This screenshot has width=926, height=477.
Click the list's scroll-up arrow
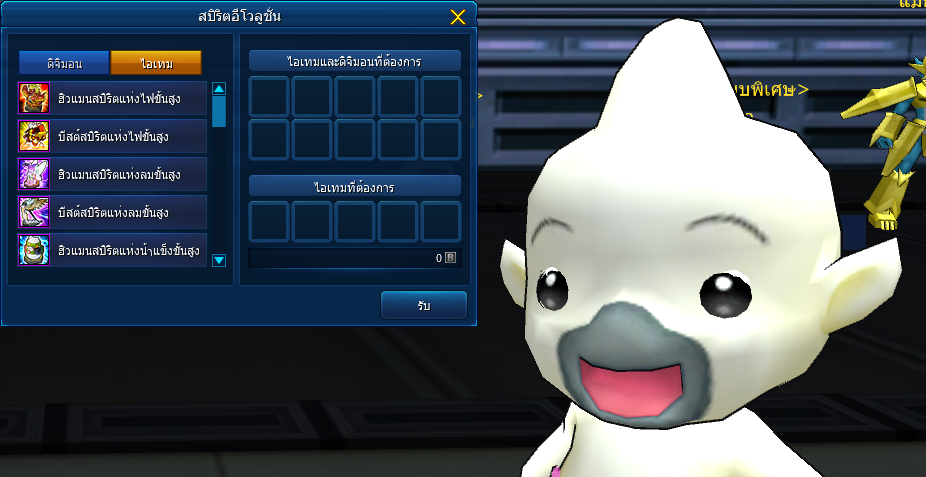click(x=219, y=88)
